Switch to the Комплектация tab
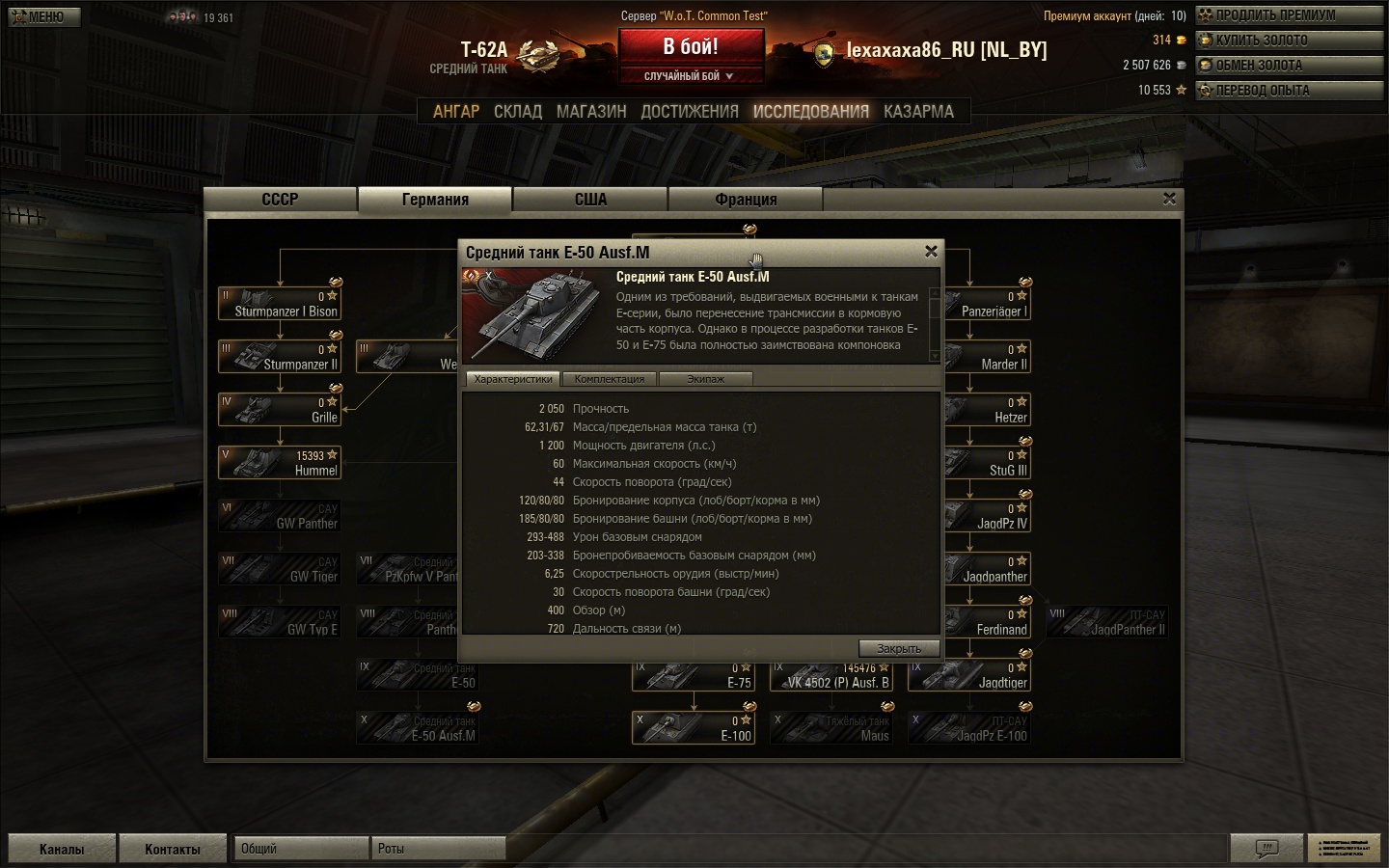The image size is (1389, 868). point(609,379)
